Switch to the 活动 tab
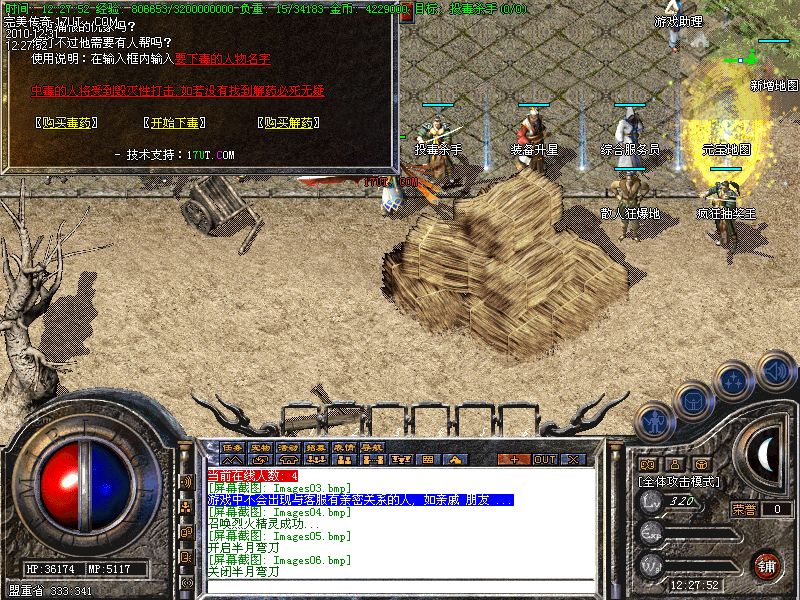 (x=289, y=447)
